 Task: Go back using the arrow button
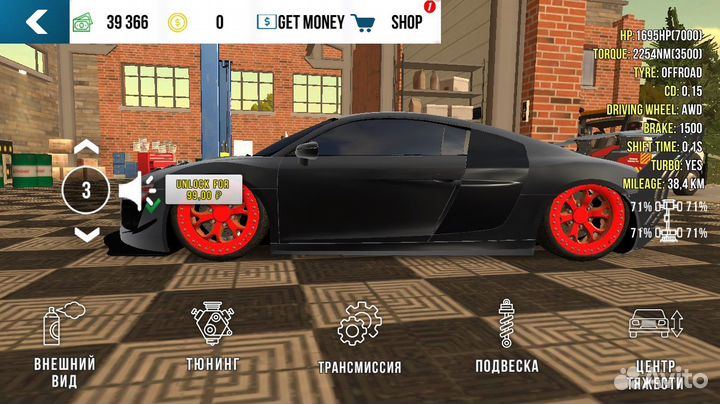pos(37,21)
